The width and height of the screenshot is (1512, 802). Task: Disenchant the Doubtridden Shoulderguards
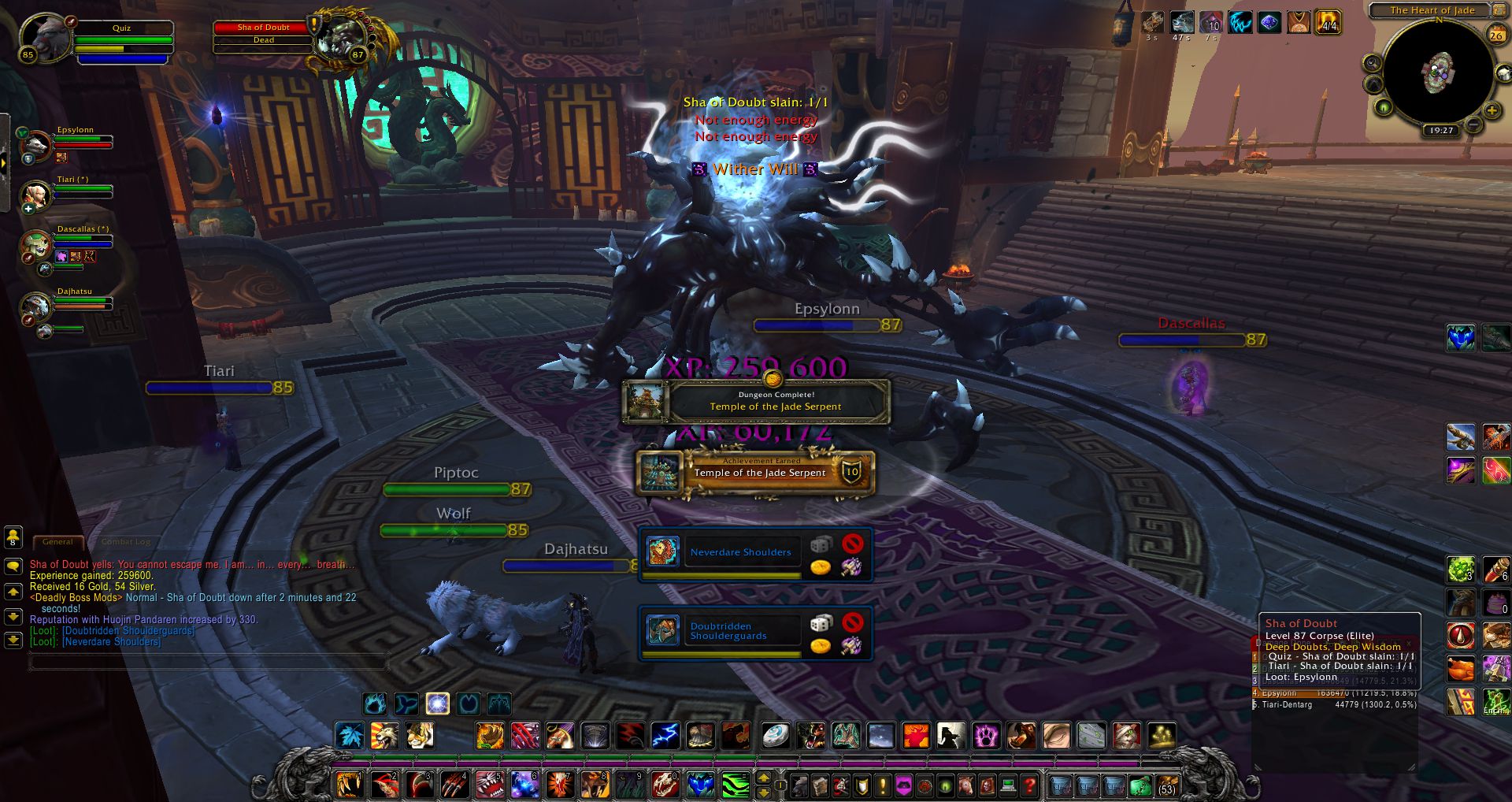[x=851, y=646]
